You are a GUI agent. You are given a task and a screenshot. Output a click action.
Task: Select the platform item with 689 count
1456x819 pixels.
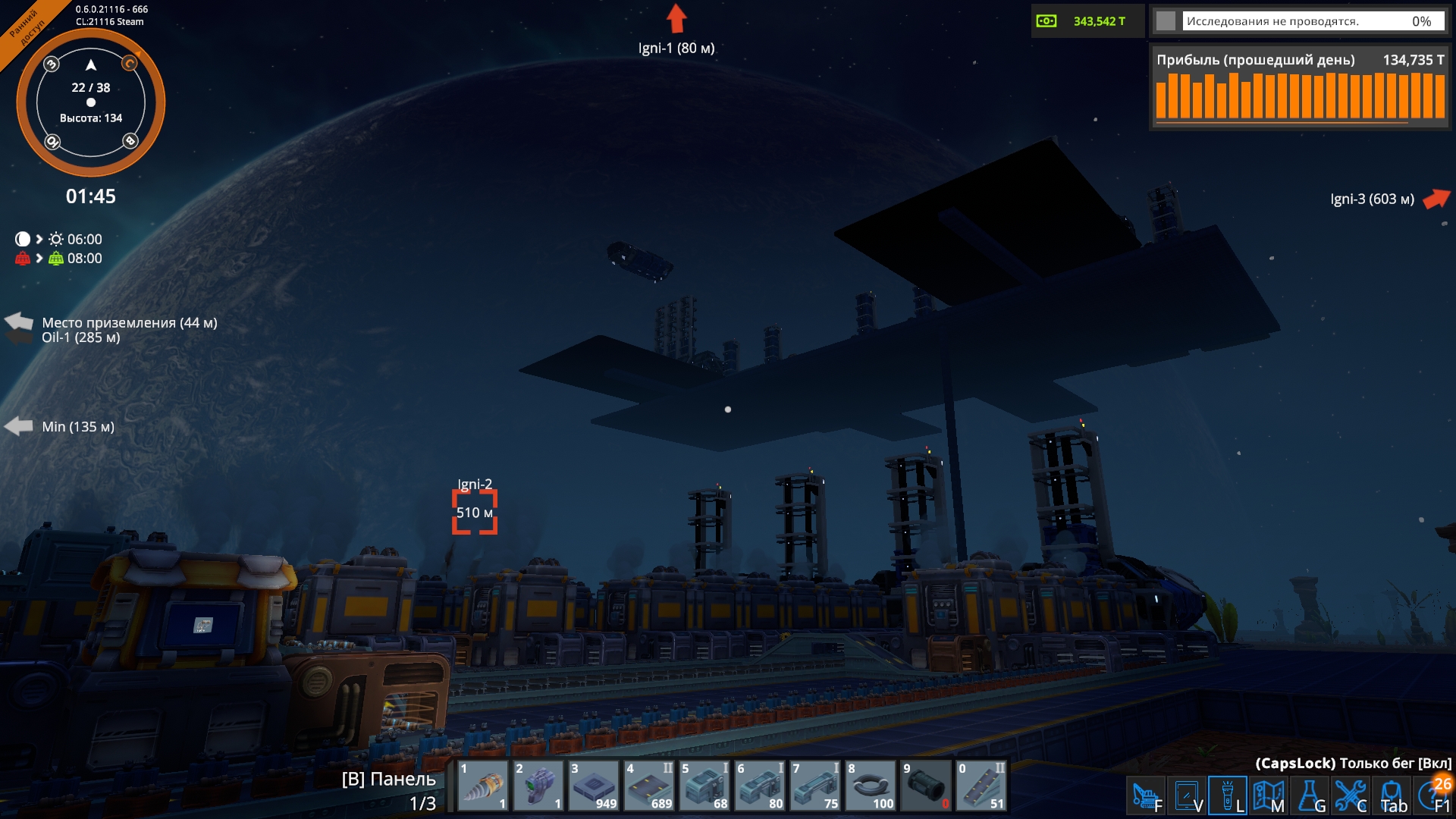(649, 786)
